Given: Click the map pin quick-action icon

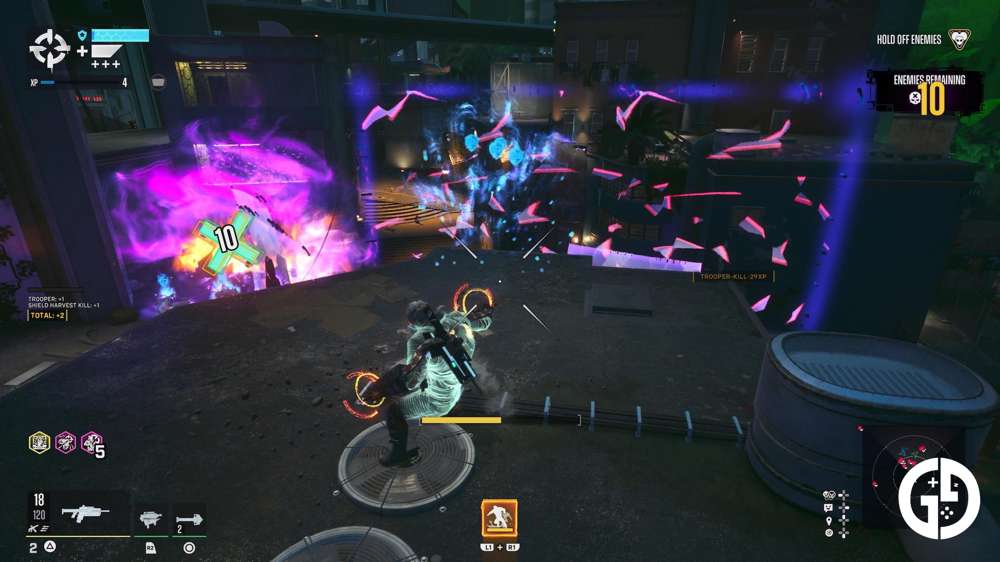Looking at the screenshot, I should point(829,521).
